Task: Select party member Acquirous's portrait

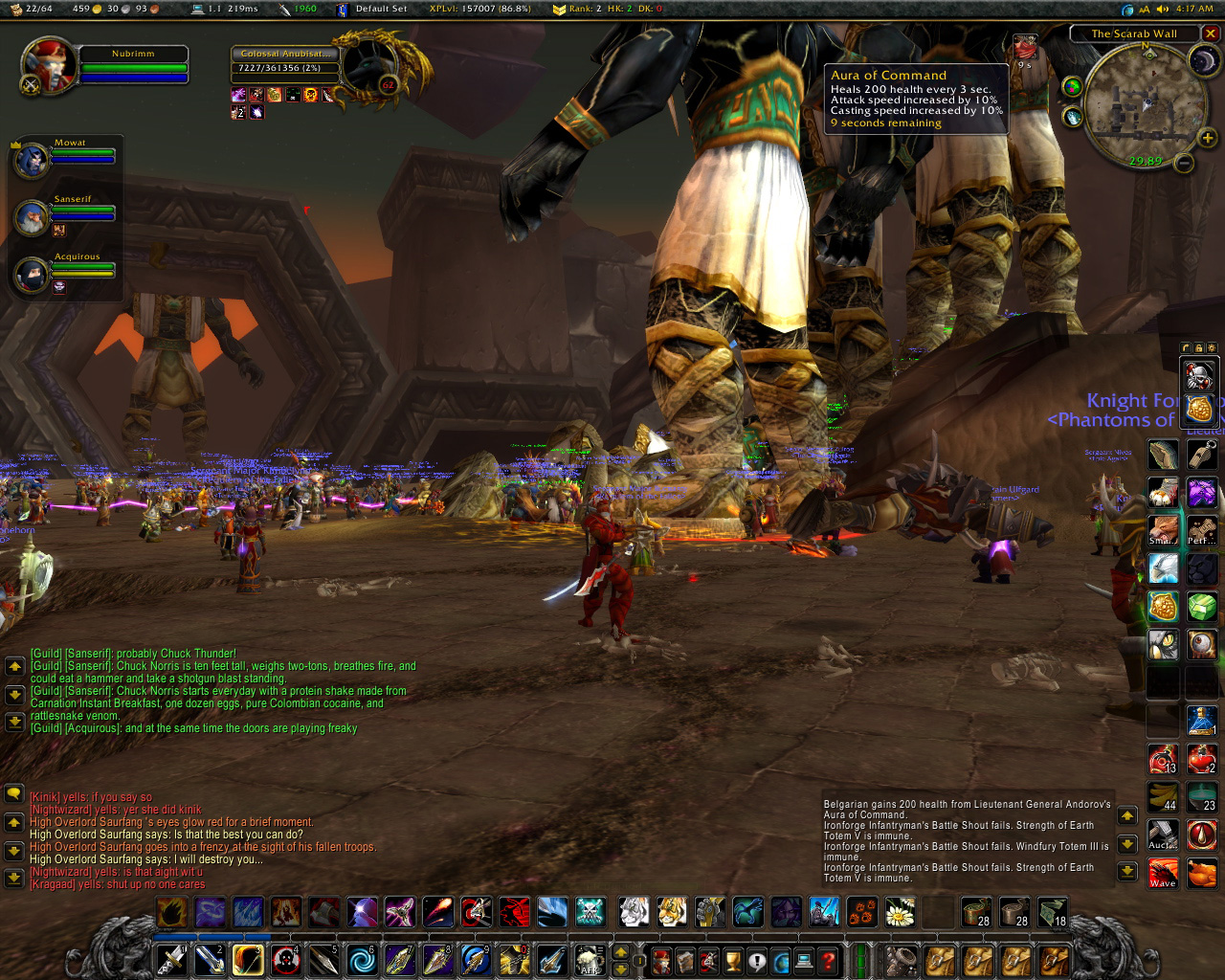Action: [32, 275]
